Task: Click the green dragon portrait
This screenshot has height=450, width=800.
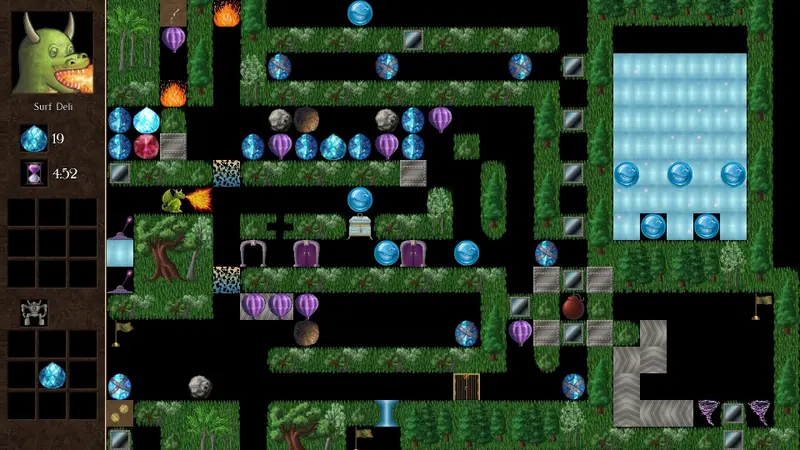Action: point(52,52)
